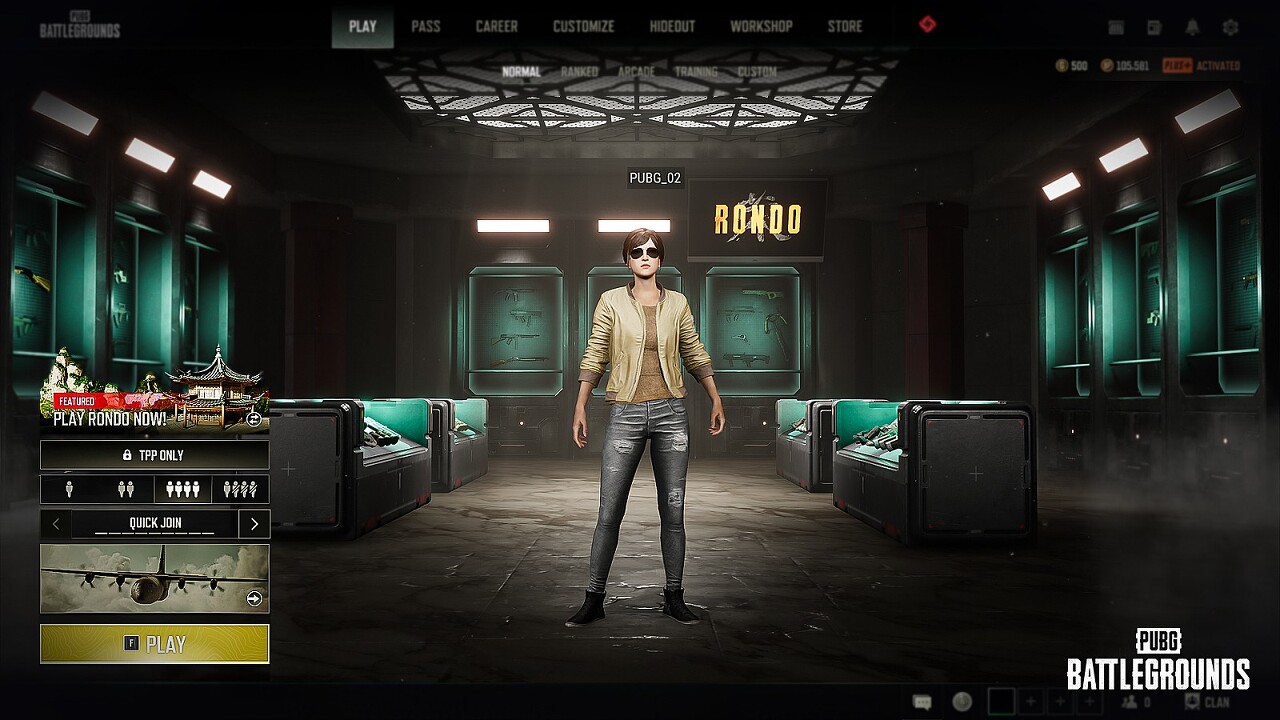The height and width of the screenshot is (720, 1280).
Task: Show notifications via the bell icon
Action: pos(1193,28)
